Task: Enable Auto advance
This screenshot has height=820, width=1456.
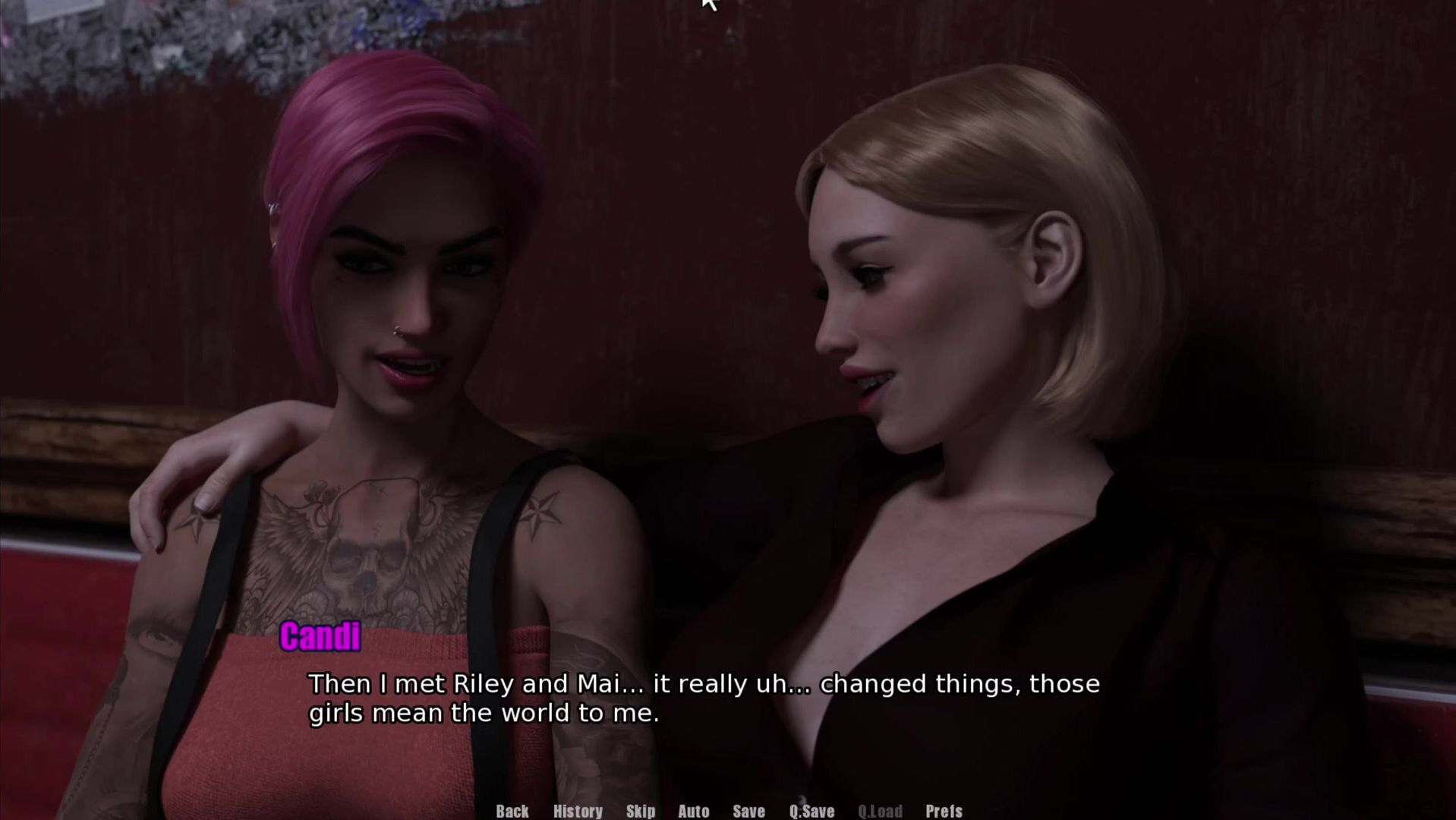Action: click(x=693, y=811)
